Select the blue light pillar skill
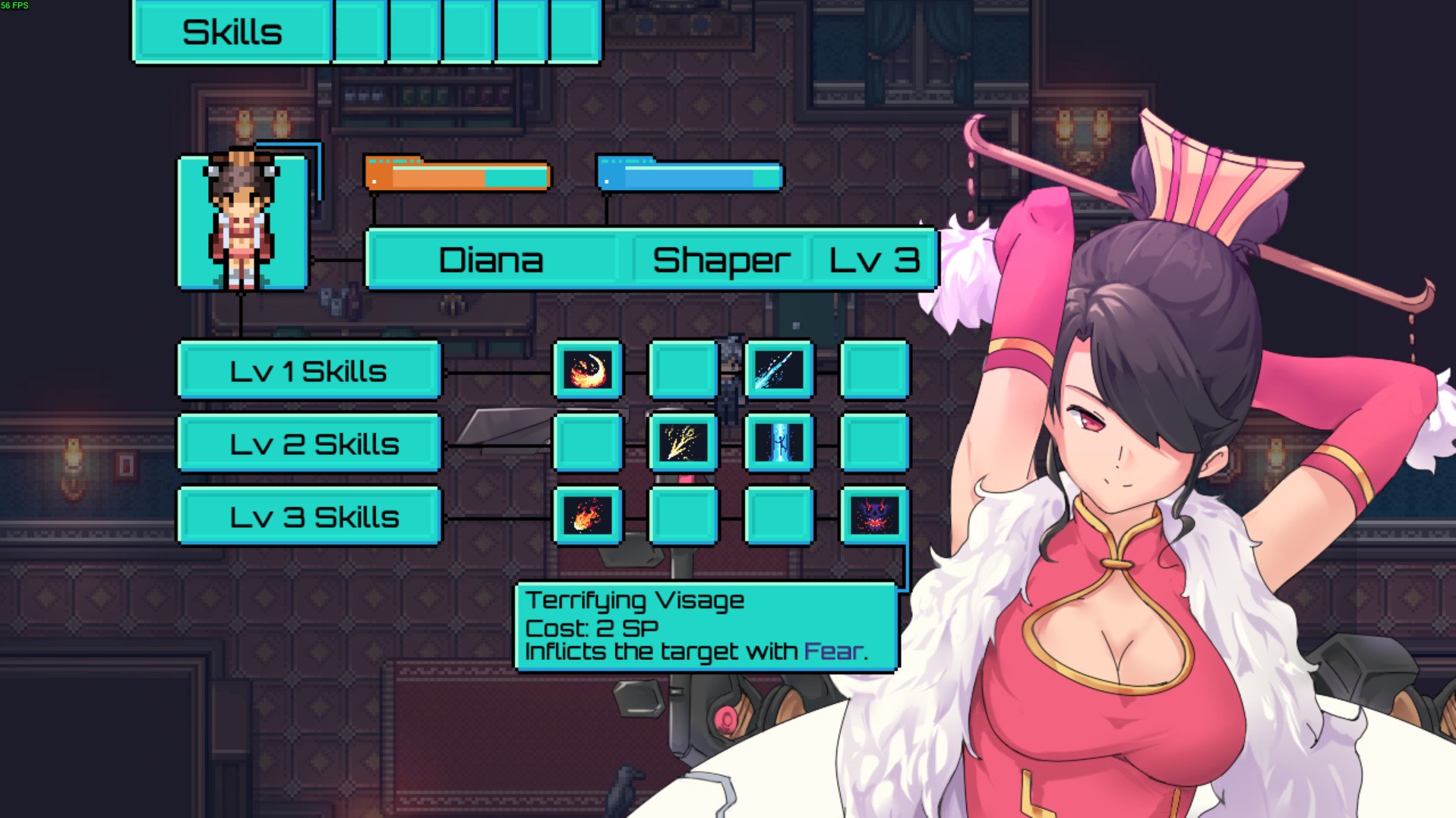The height and width of the screenshot is (818, 1456). click(779, 443)
